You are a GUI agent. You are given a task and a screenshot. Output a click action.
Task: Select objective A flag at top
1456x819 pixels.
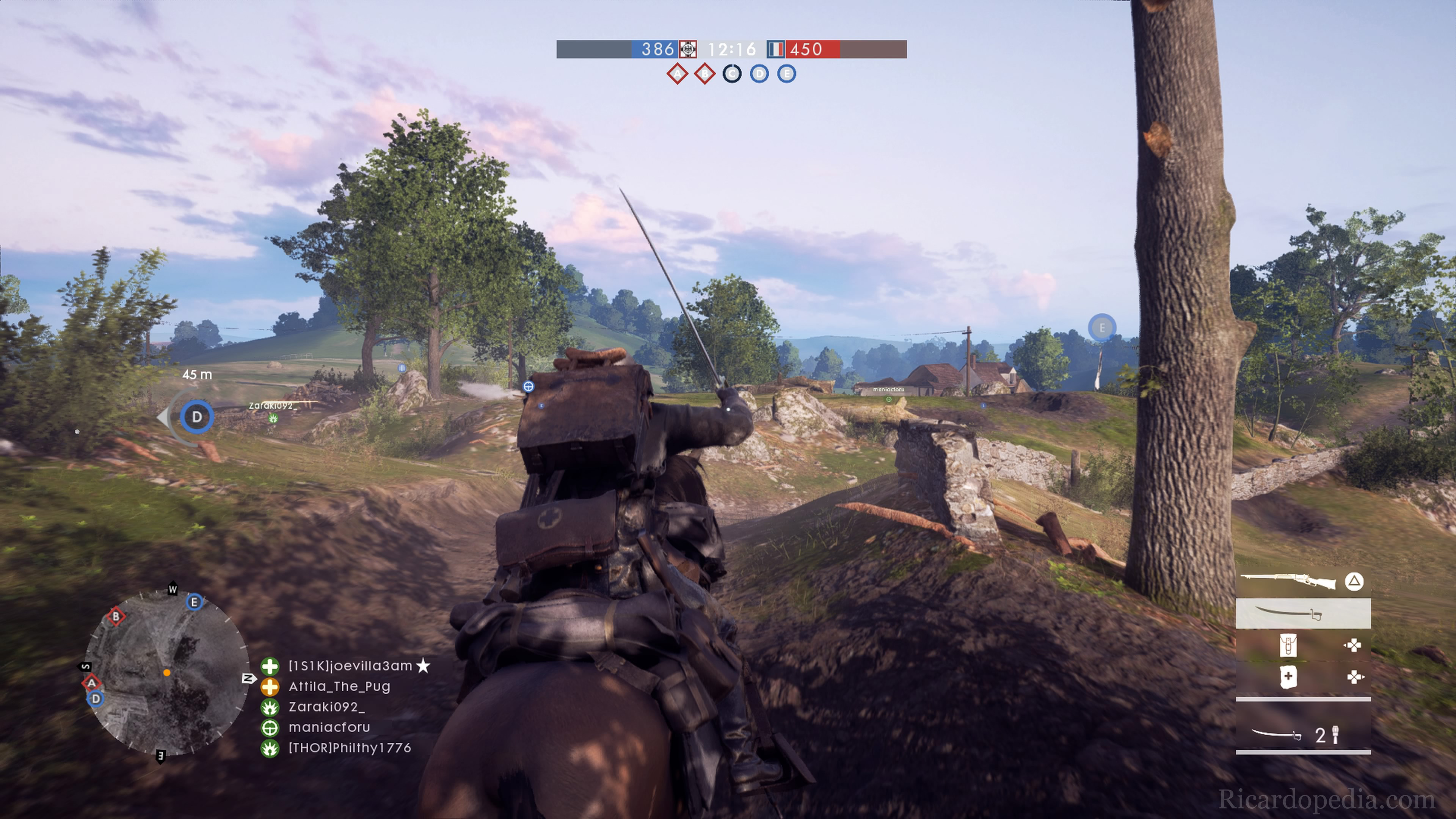(677, 74)
